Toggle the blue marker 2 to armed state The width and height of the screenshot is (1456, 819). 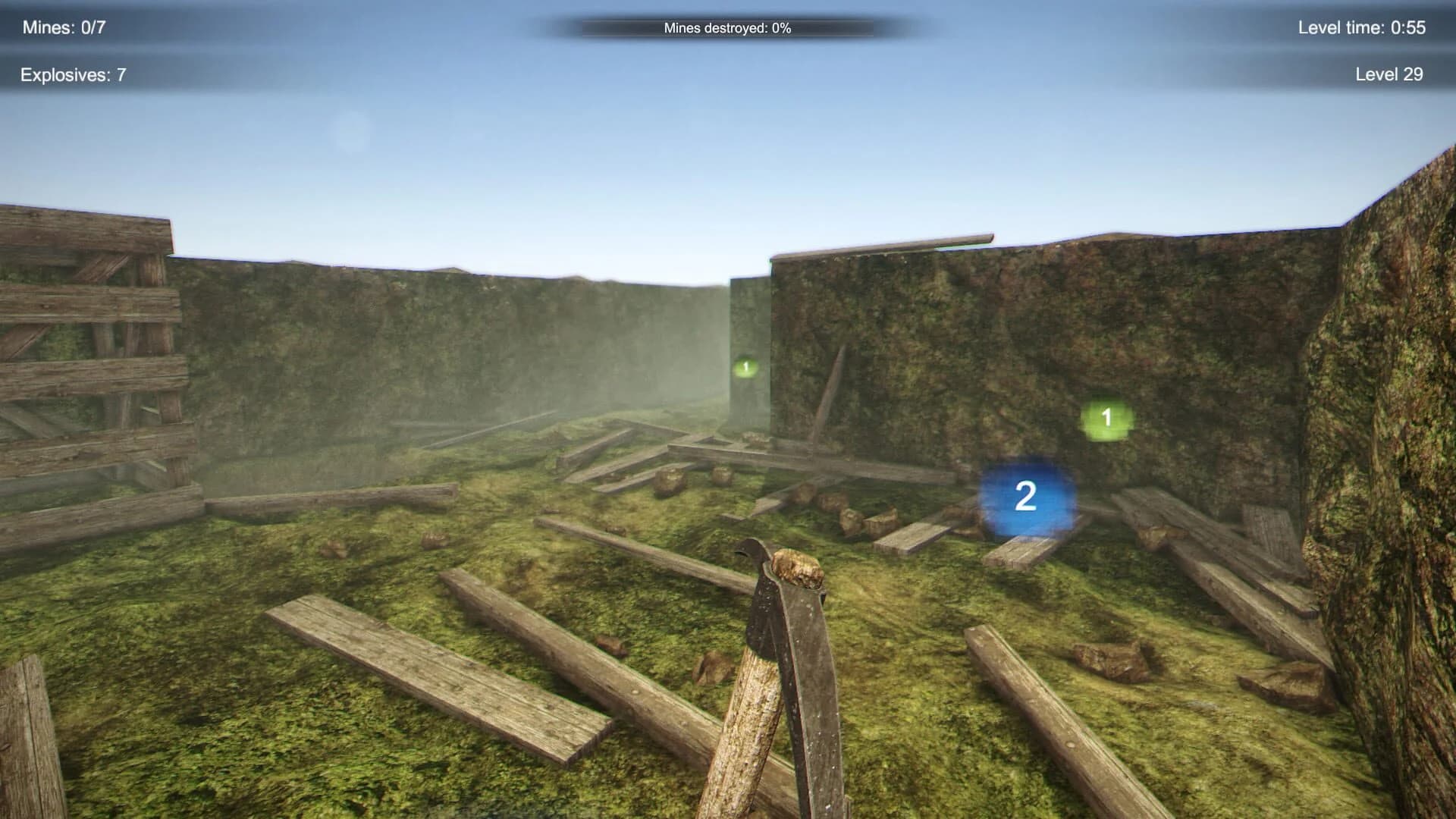(1027, 497)
